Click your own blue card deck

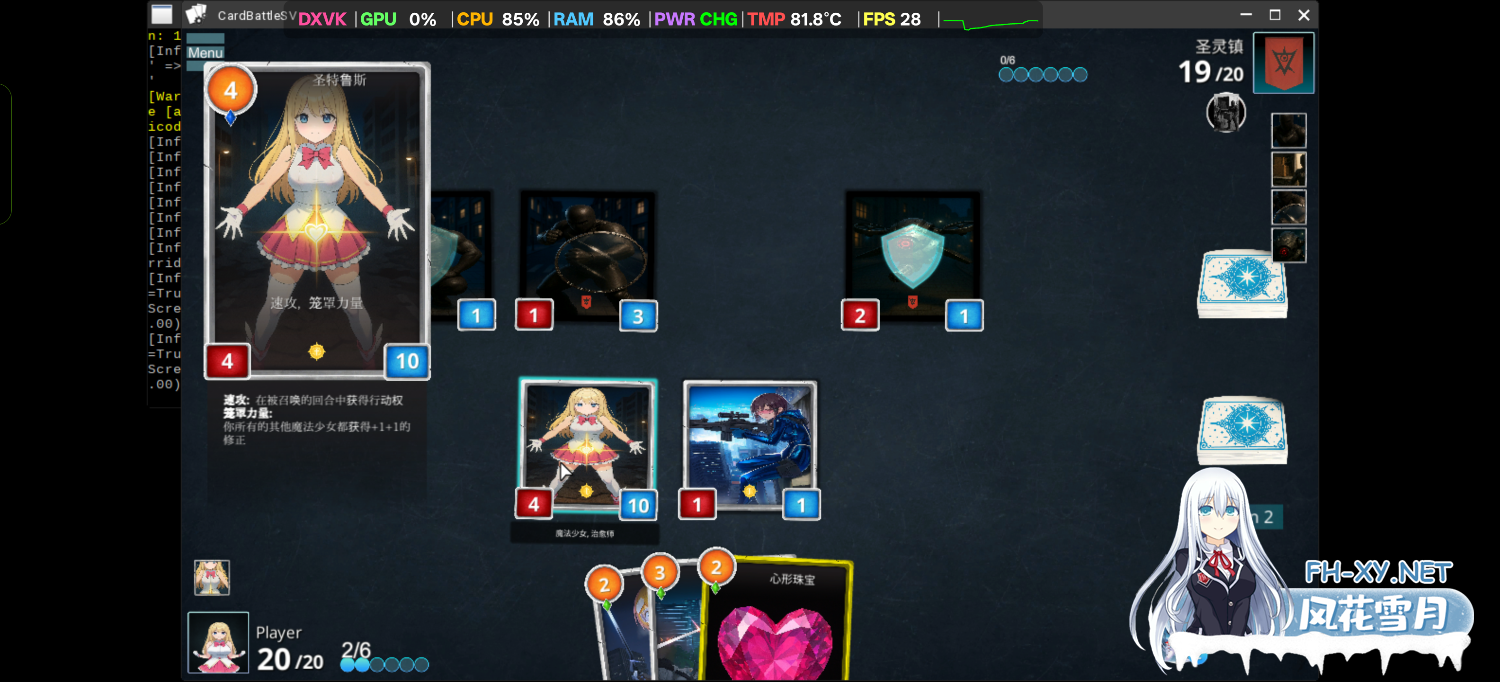(x=1241, y=430)
